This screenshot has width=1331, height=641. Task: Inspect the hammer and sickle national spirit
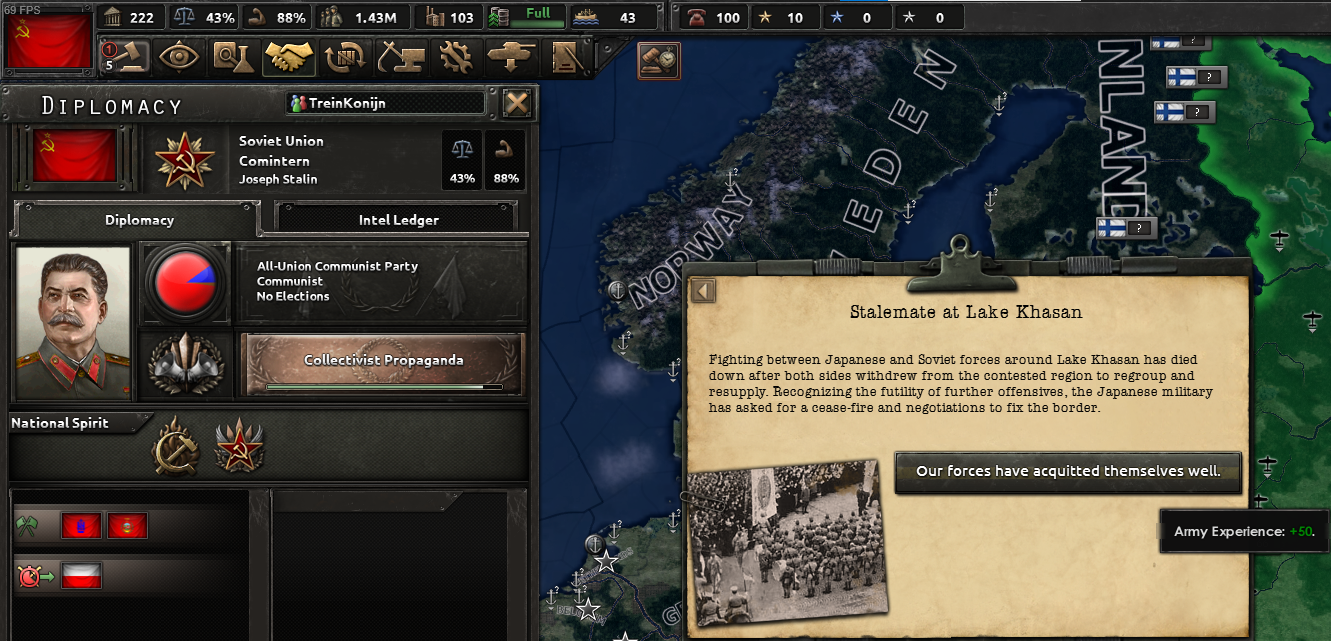tap(176, 446)
